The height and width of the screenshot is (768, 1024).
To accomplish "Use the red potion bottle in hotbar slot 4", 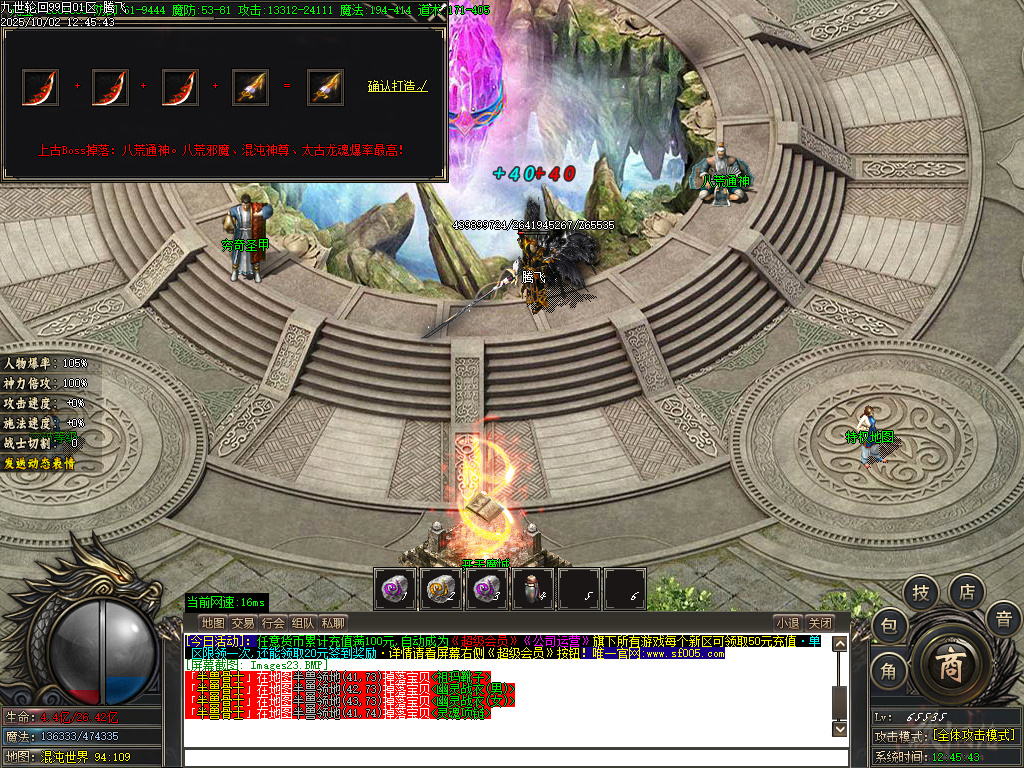I will click(531, 588).
